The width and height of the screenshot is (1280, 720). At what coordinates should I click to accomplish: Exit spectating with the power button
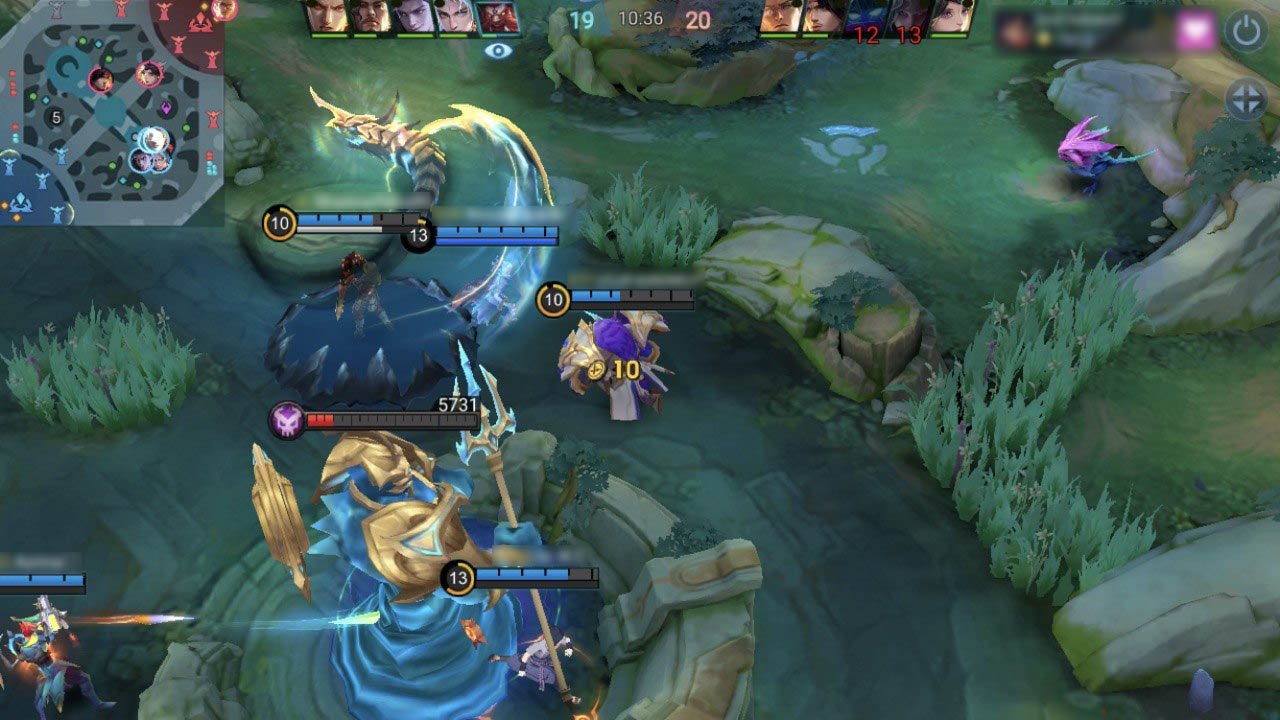[1246, 31]
